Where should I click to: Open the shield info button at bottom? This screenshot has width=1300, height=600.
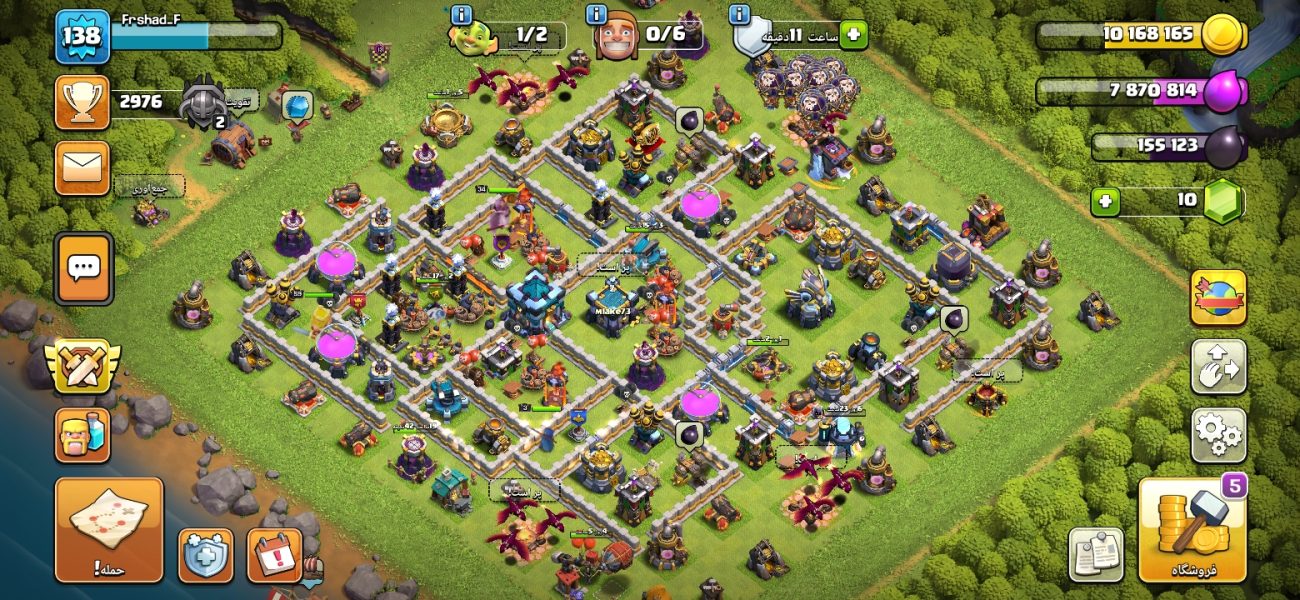pos(206,555)
